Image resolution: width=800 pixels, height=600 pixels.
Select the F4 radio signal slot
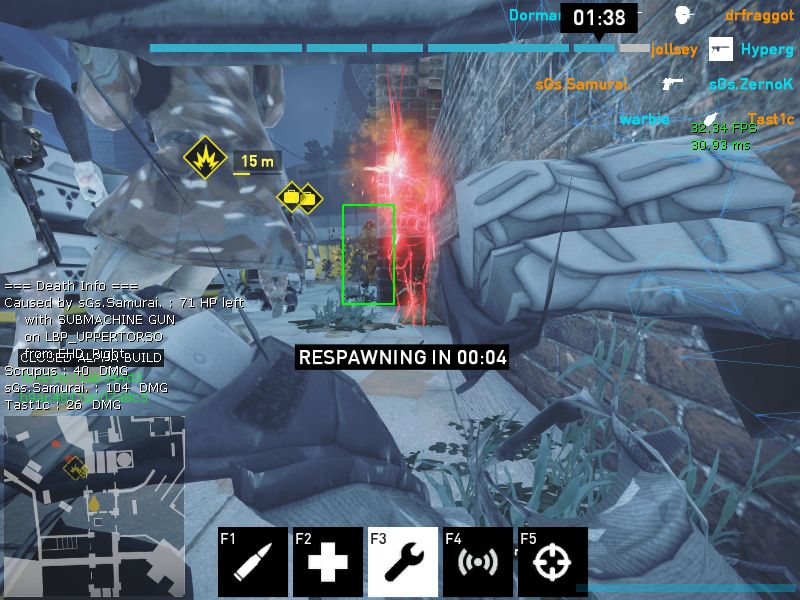[x=478, y=562]
